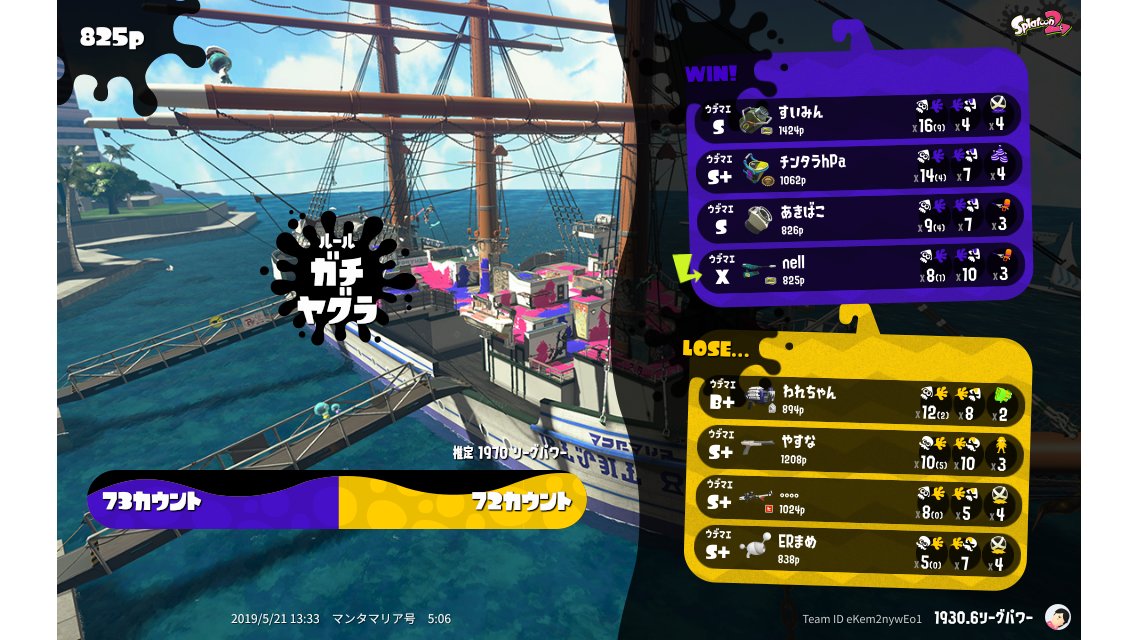The width and height of the screenshot is (1138, 640).
Task: Click the Splatoon 2 logo
Action: 1042,22
